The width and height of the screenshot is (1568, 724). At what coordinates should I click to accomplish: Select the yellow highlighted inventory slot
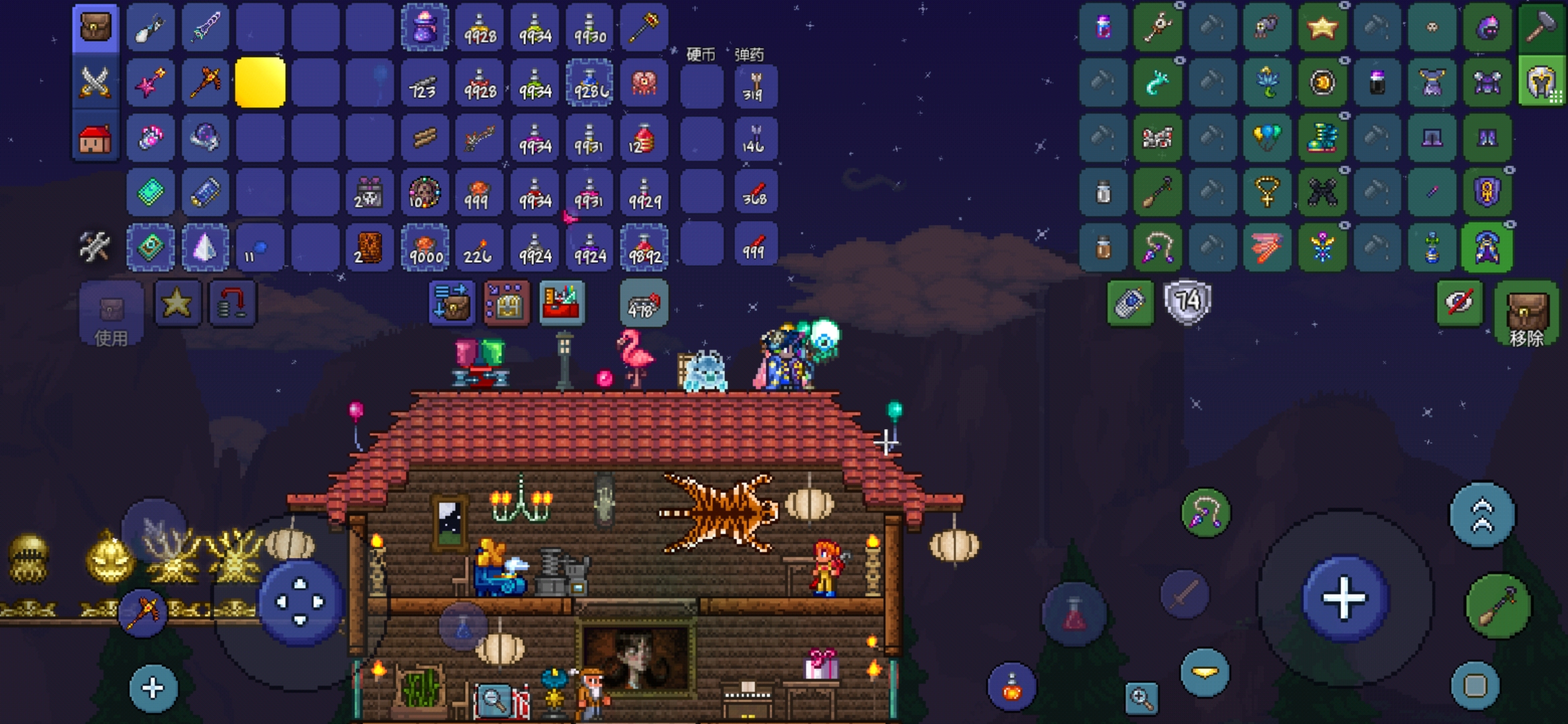tap(260, 83)
